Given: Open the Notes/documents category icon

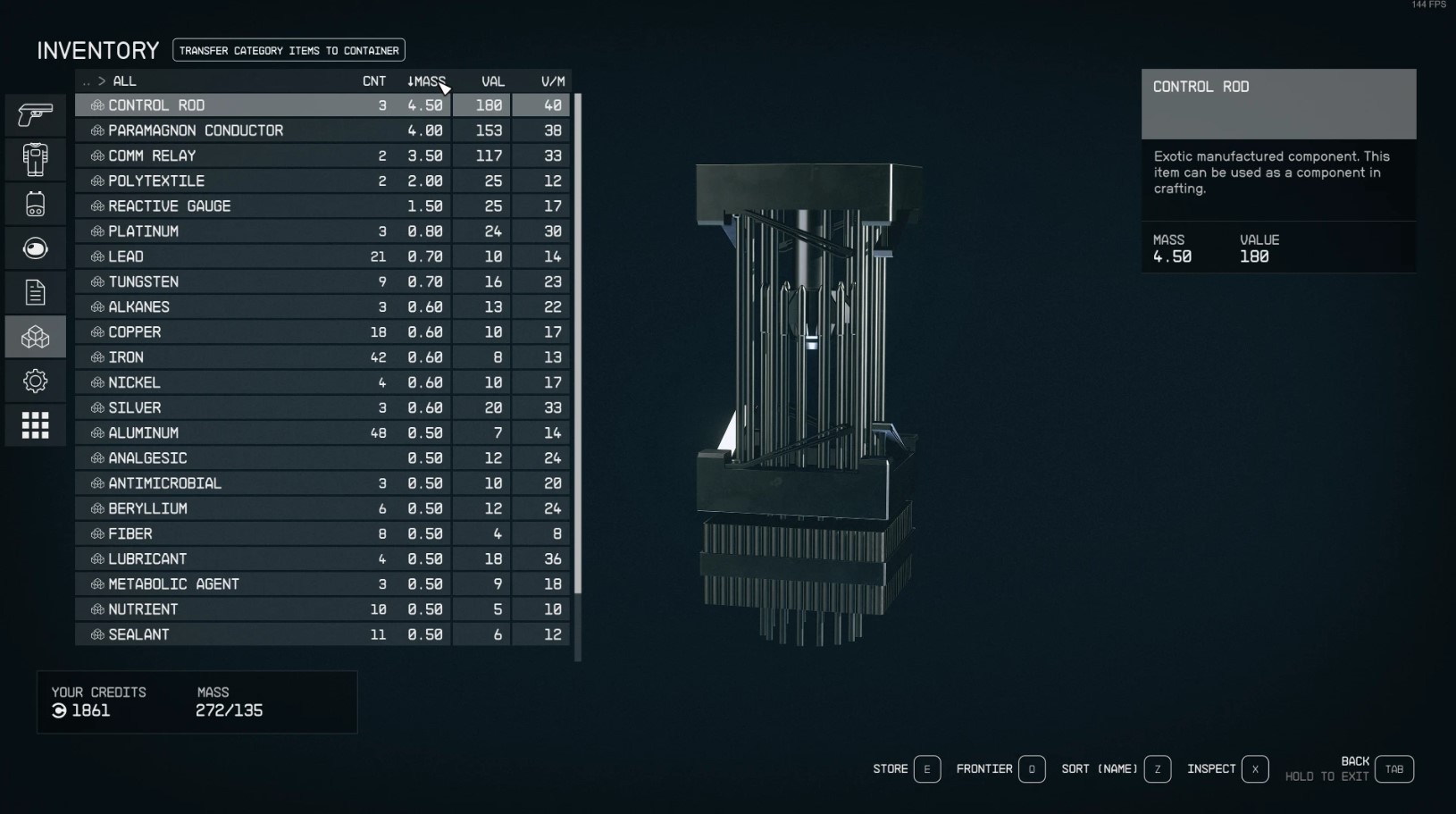Looking at the screenshot, I should click(x=36, y=291).
